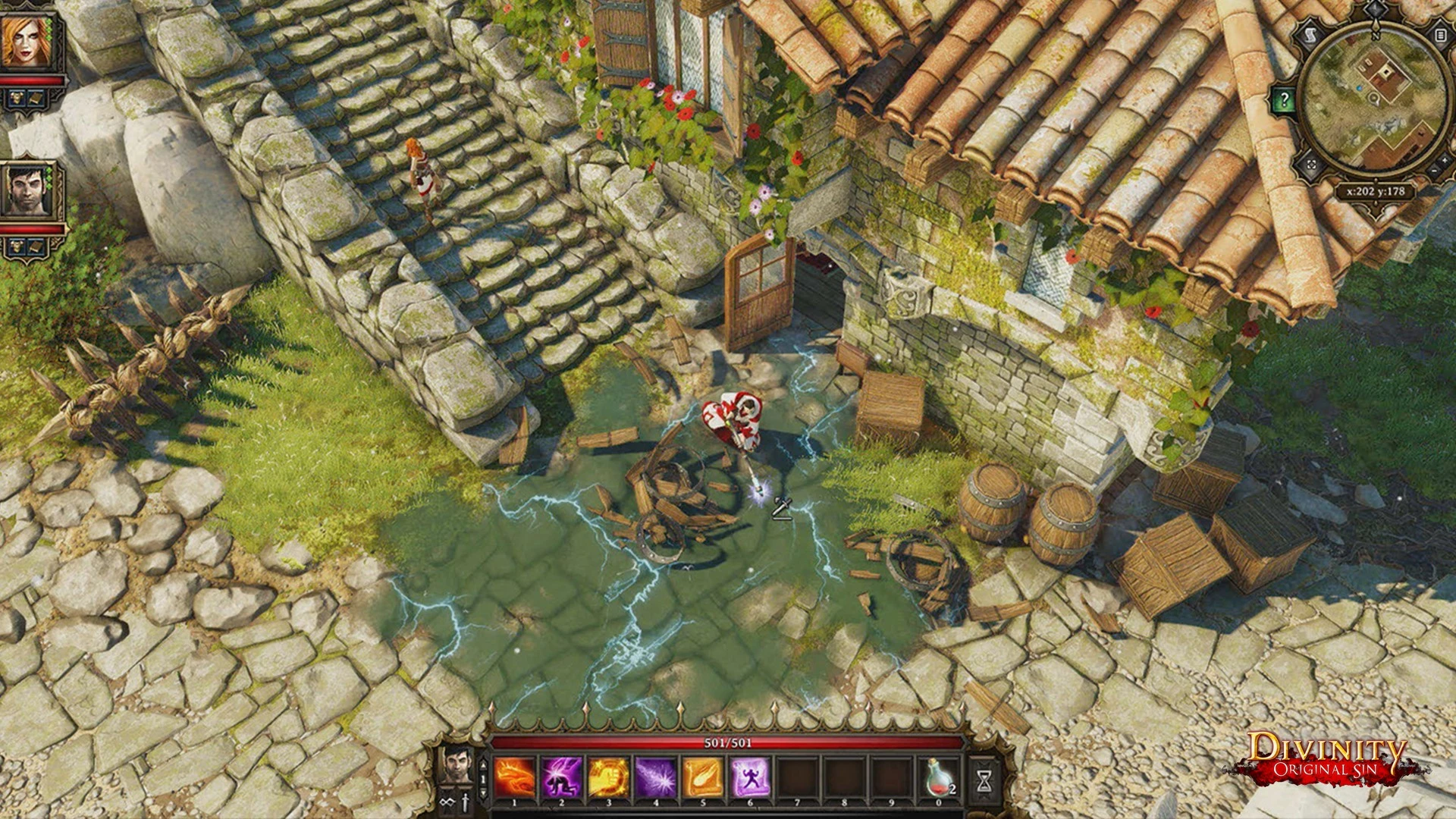
Task: Use the purple kneeling figure skill
Action: [x=561, y=779]
